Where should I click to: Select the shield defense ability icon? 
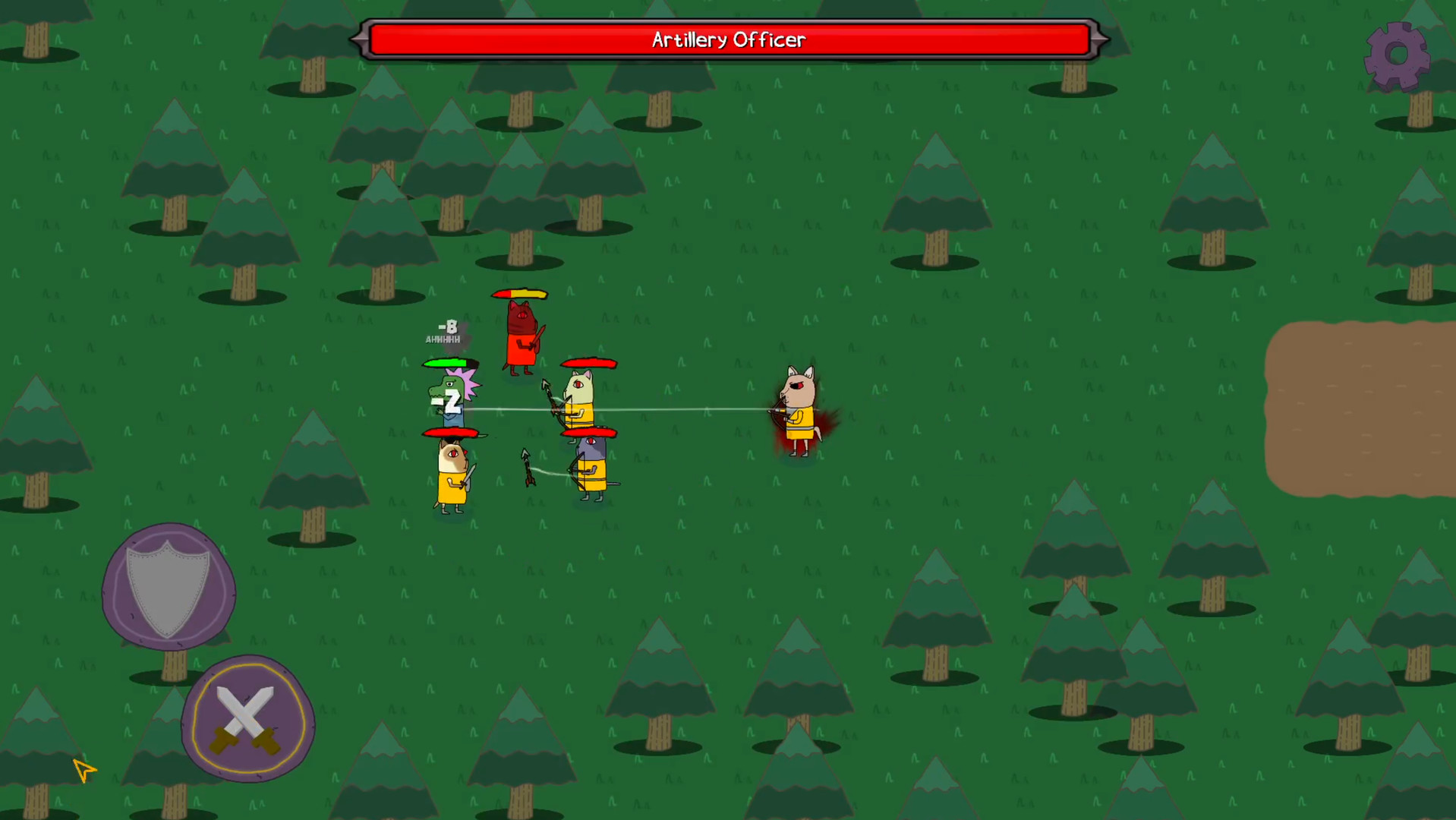pos(167,585)
